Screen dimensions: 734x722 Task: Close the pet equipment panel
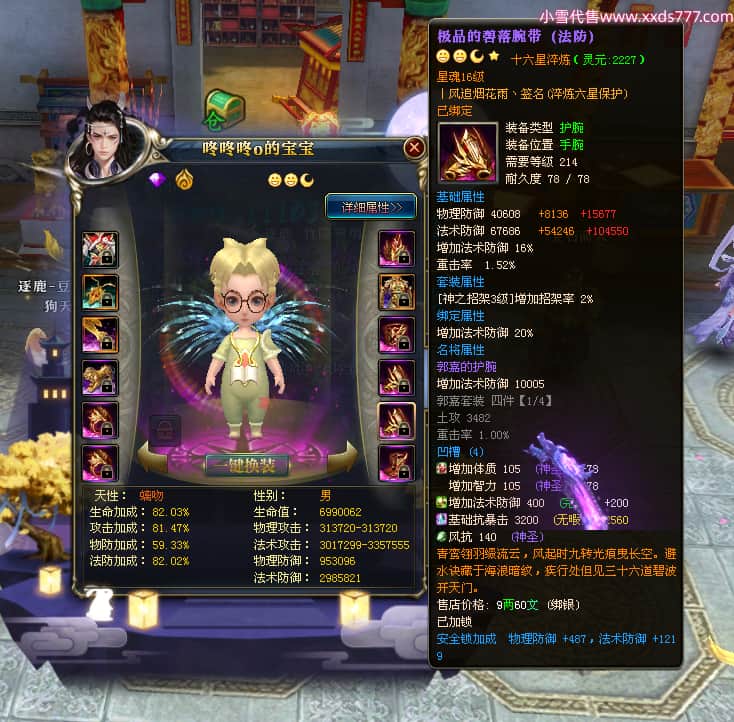[x=414, y=149]
